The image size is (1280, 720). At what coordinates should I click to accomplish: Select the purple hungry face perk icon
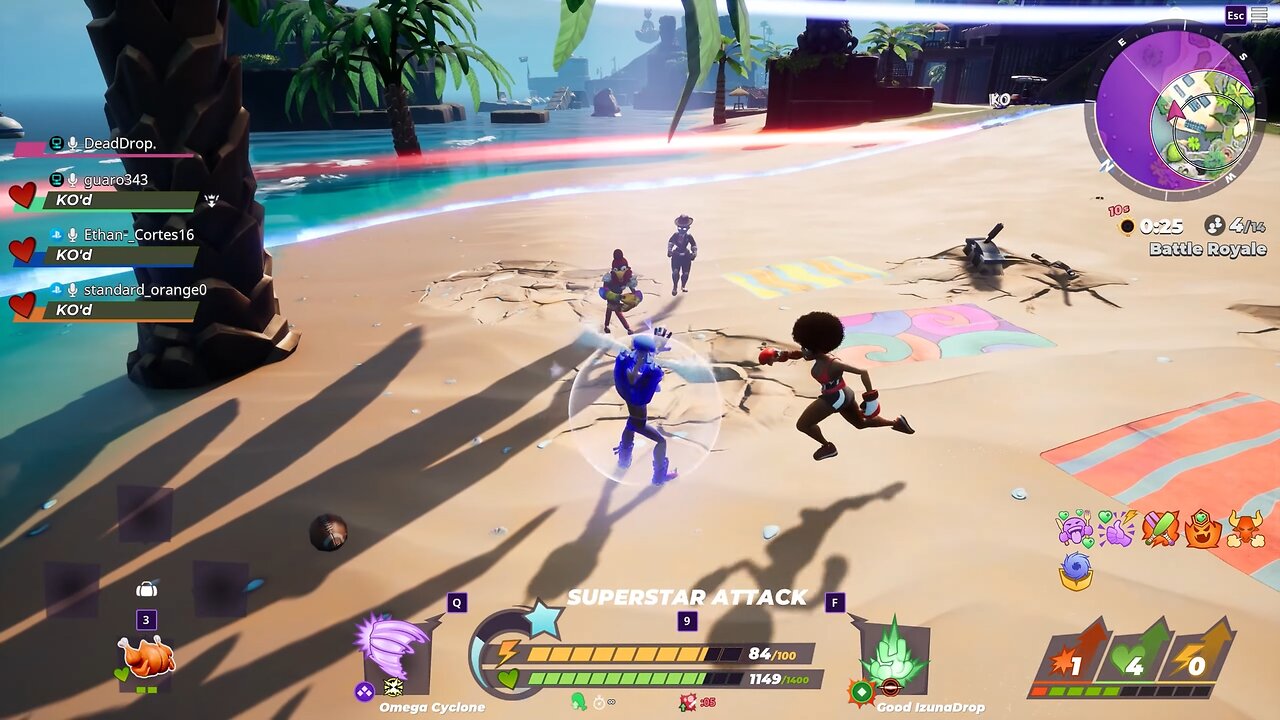1075,527
